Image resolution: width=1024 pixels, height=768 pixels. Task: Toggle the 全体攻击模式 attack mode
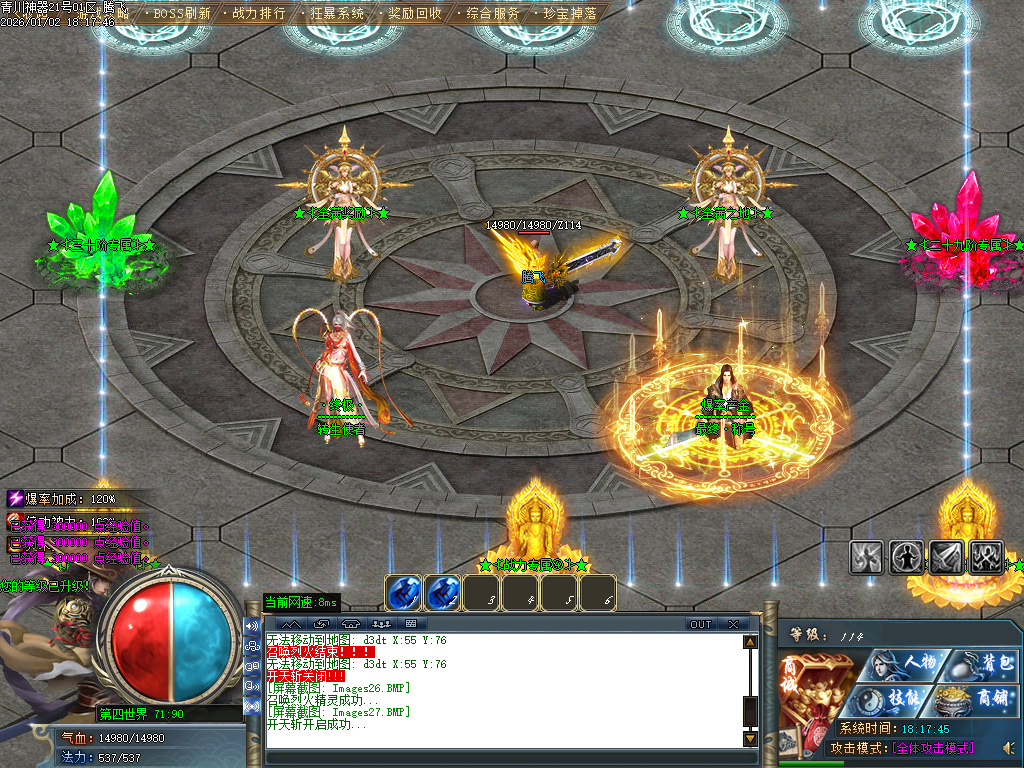coord(932,748)
